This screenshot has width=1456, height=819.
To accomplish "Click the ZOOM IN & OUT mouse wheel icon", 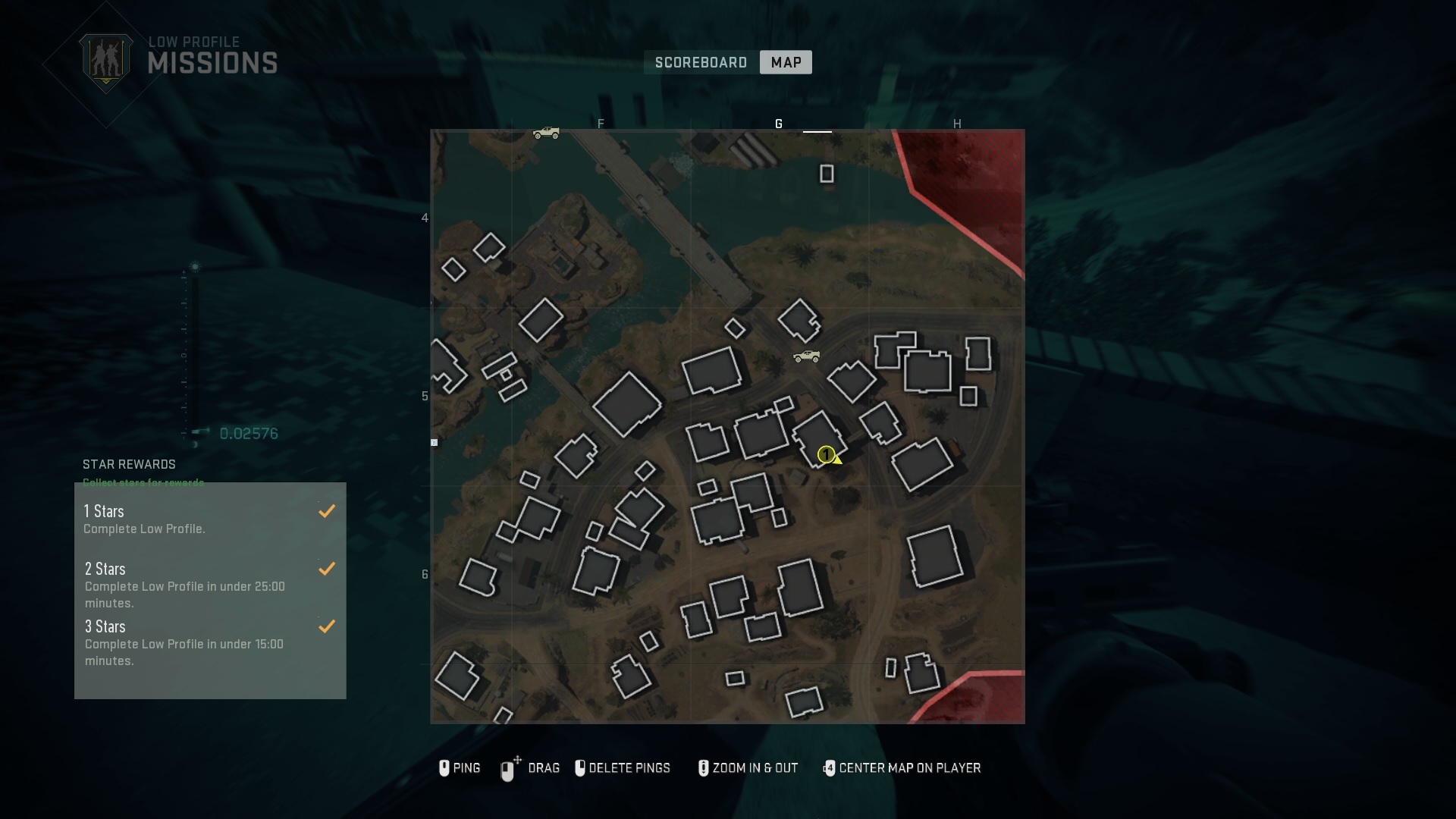I will pos(704,768).
